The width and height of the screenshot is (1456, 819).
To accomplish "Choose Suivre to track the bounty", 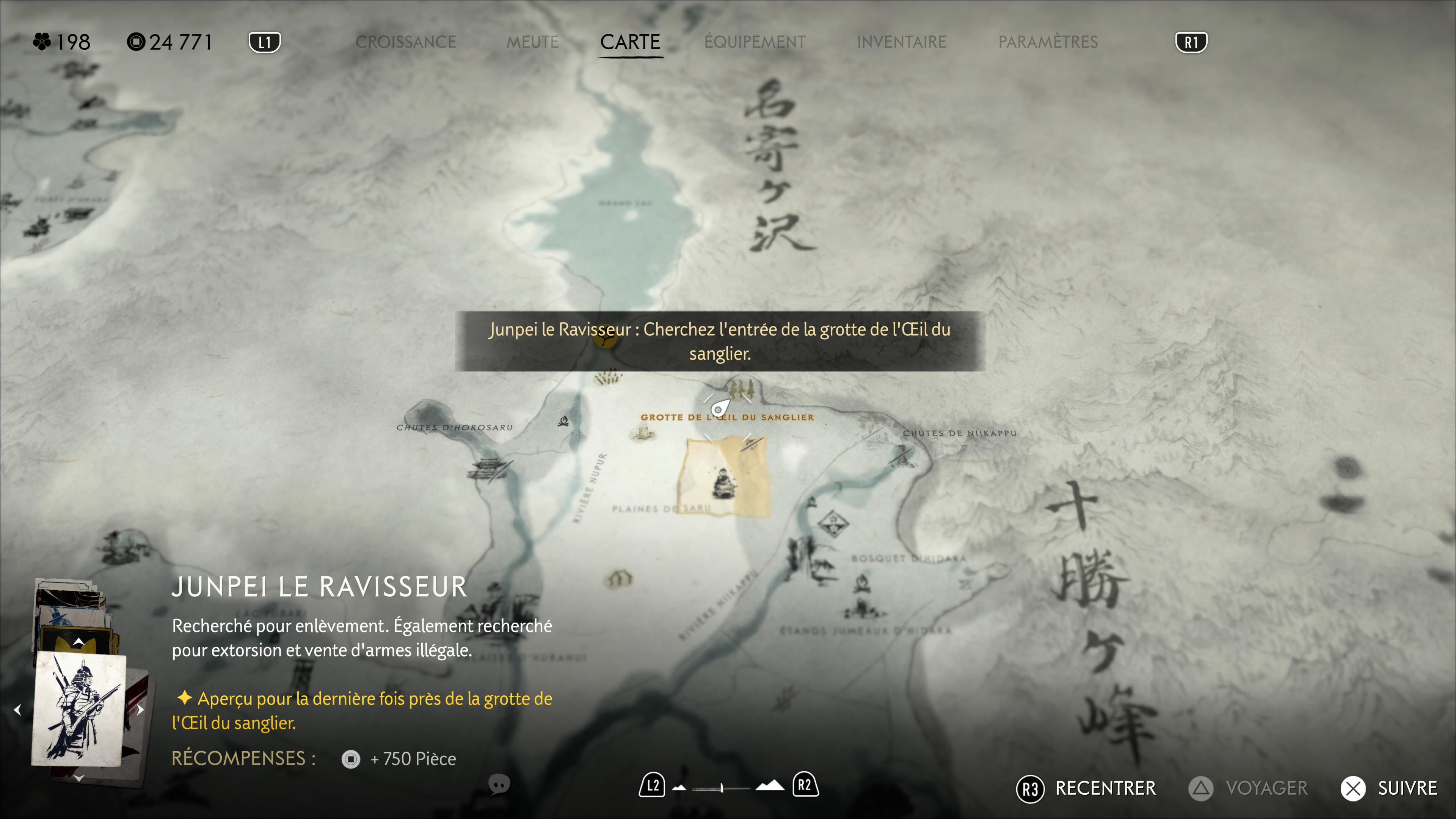I will (x=1390, y=788).
